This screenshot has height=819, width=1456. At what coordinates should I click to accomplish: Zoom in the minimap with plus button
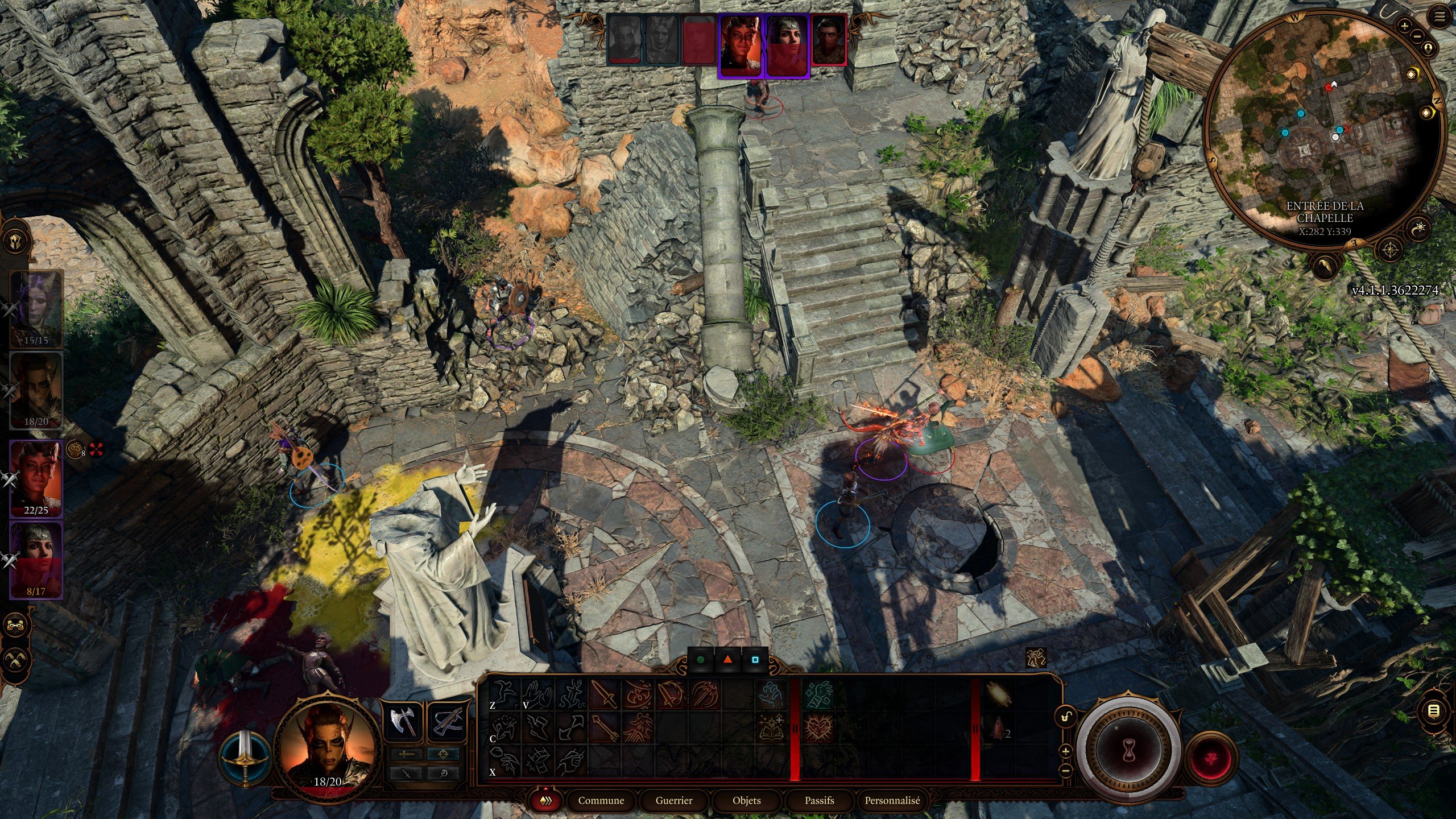1405,26
